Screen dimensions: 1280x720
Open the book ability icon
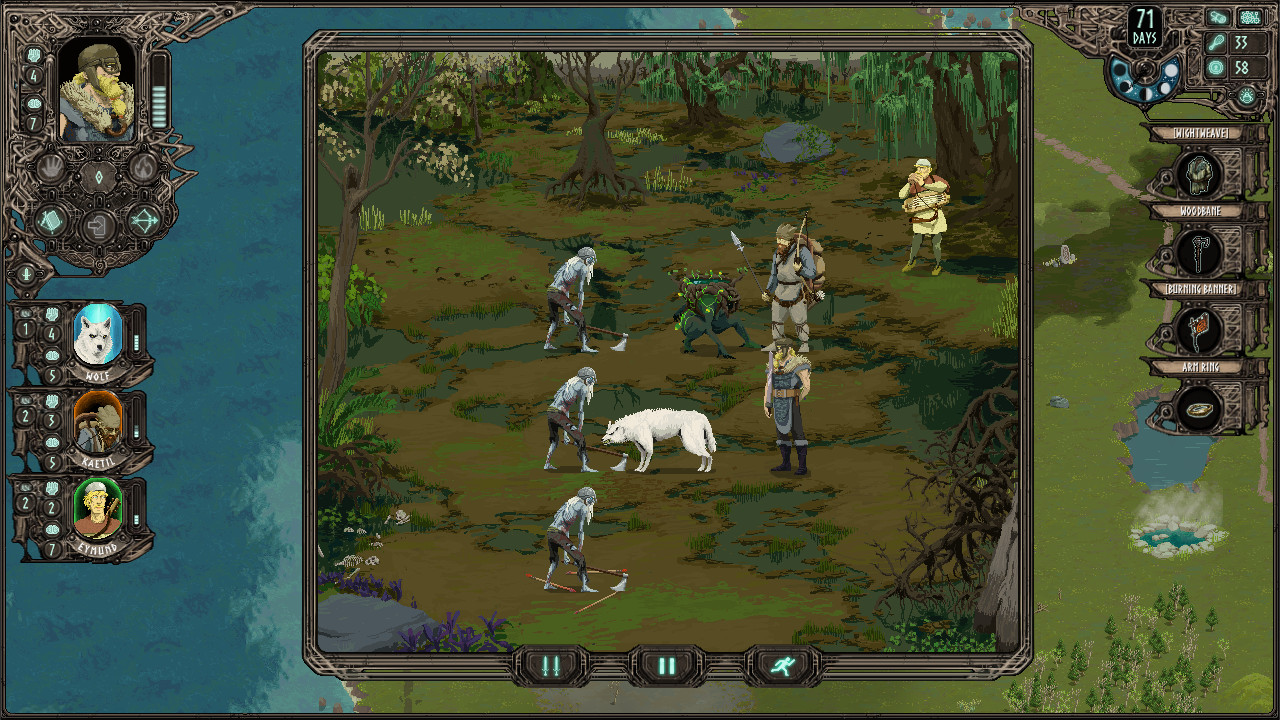[x=50, y=220]
